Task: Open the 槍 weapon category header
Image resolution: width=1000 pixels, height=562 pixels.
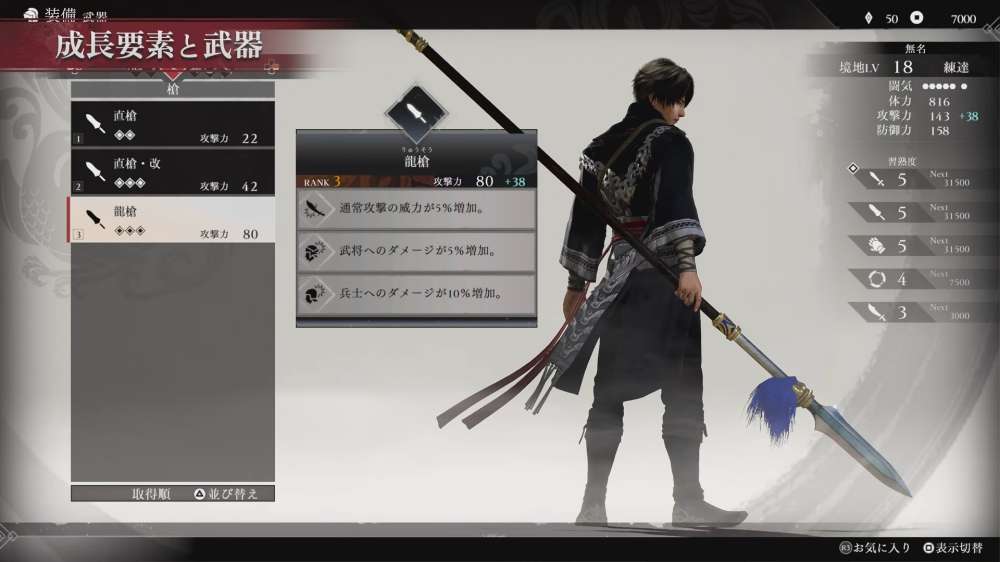Action: (x=172, y=89)
